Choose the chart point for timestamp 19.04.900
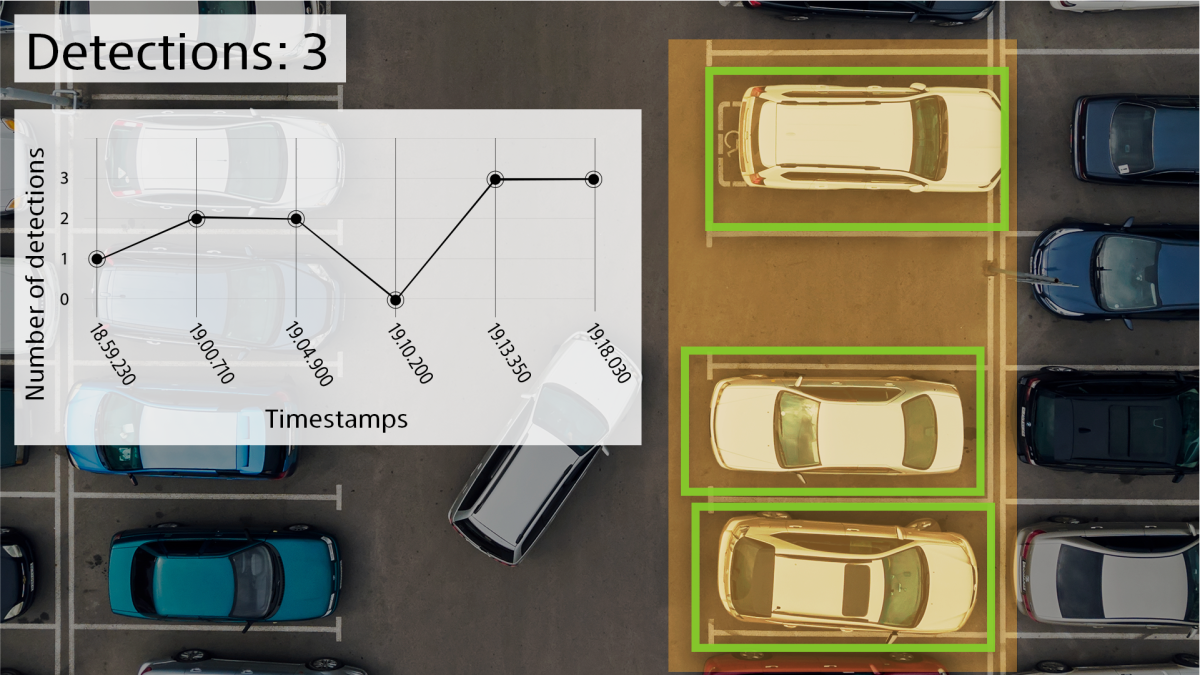Image resolution: width=1200 pixels, height=675 pixels. tap(296, 218)
